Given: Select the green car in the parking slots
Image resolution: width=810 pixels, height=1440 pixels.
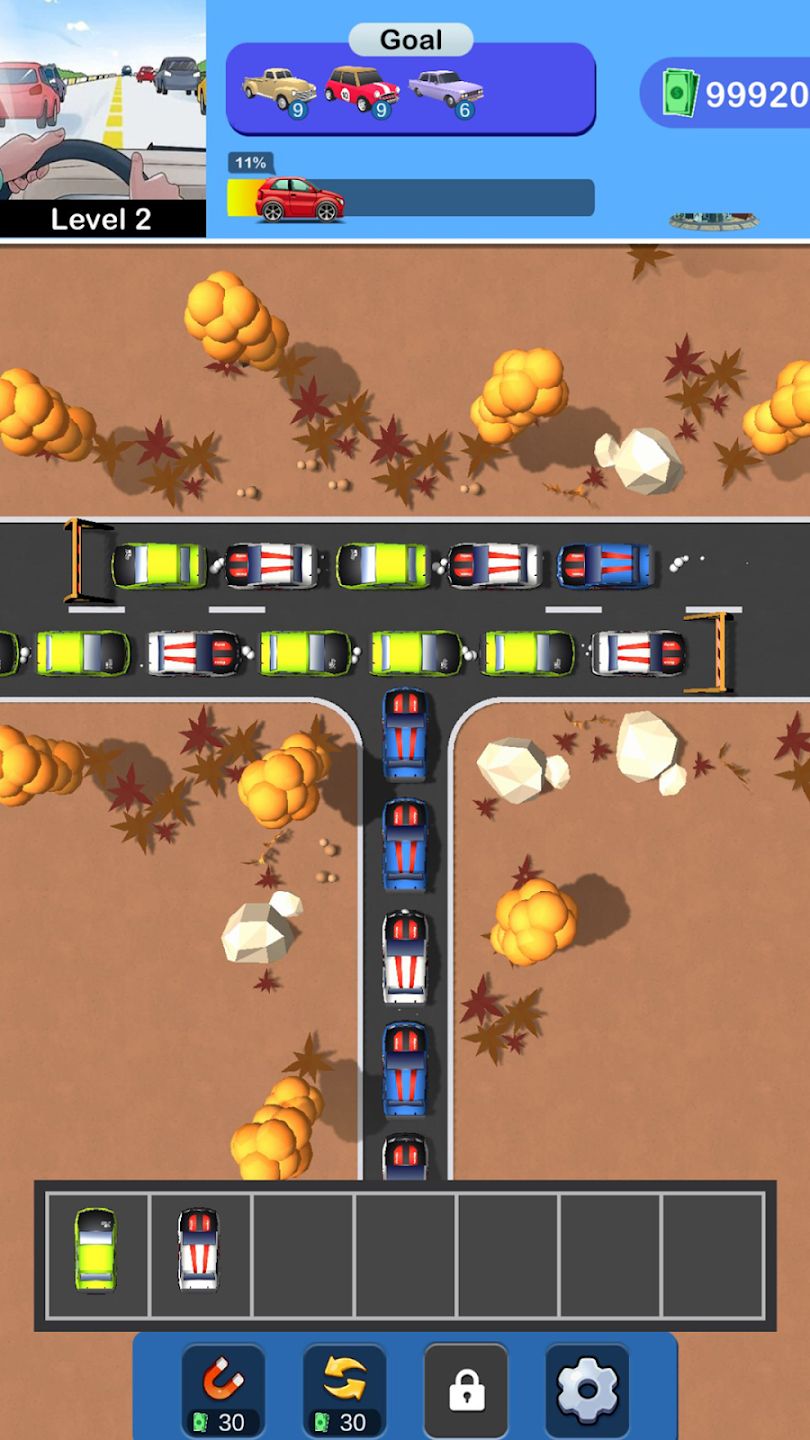Looking at the screenshot, I should tap(96, 1249).
